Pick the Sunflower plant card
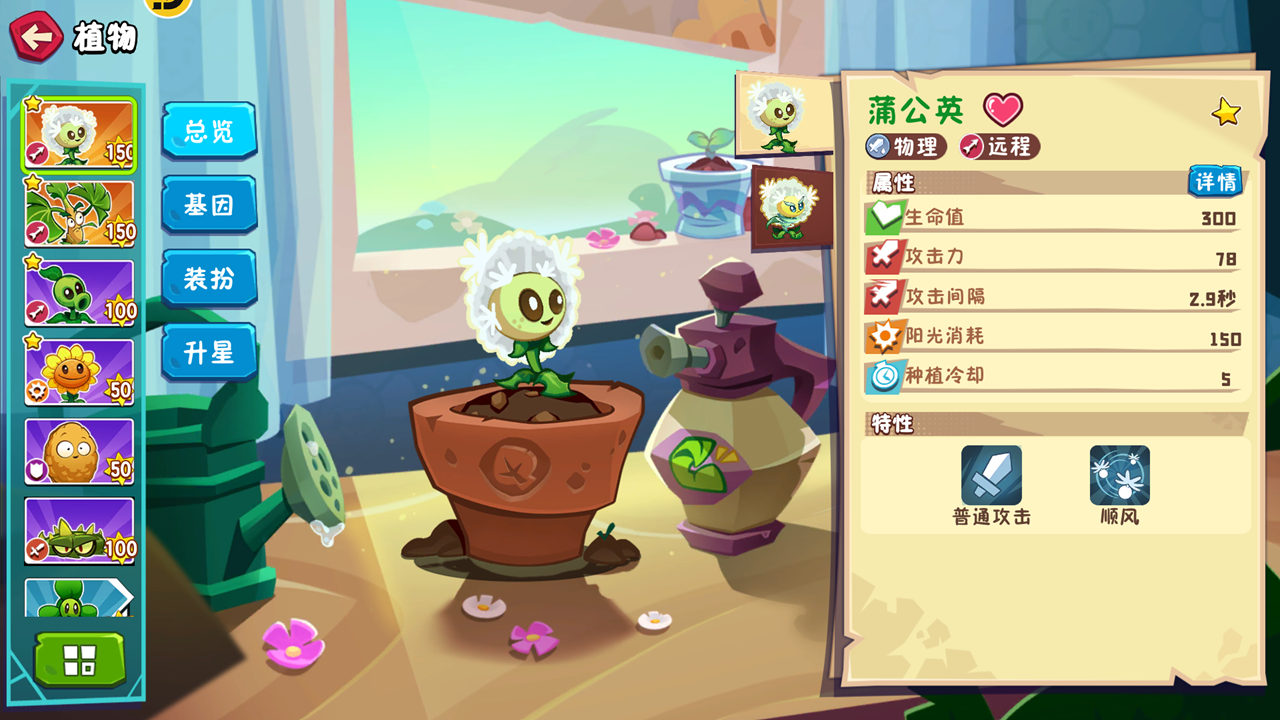Screen dimensions: 1280x720 tap(79, 372)
